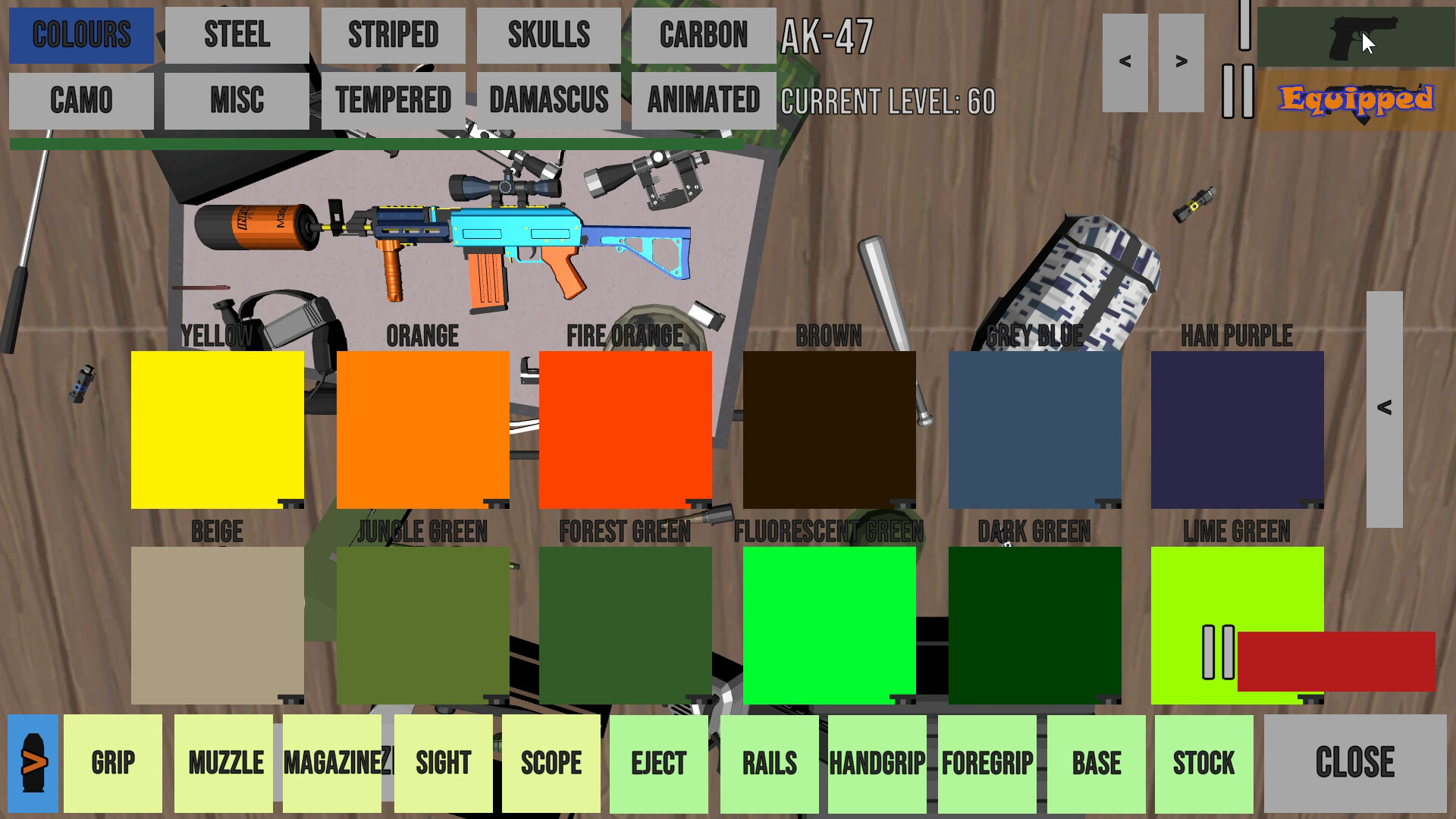The image size is (1456, 819).
Task: Select the STOCK attachment option
Action: click(x=1204, y=762)
